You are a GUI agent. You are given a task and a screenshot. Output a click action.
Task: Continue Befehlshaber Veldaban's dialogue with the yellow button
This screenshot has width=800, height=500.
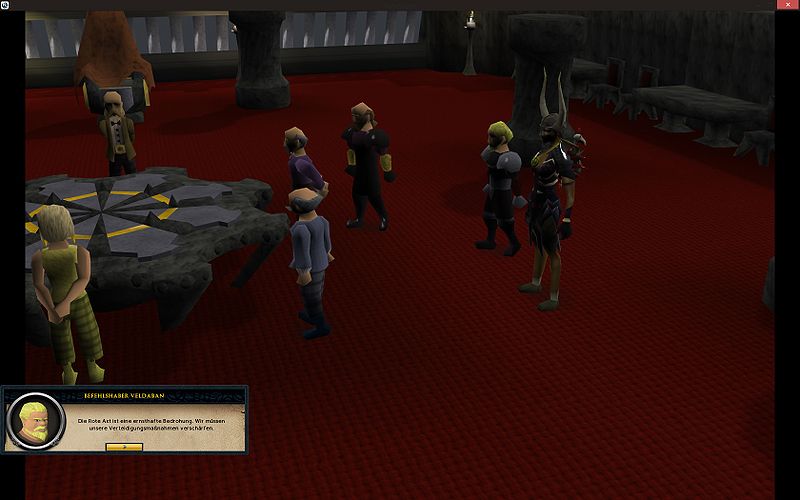pos(124,447)
